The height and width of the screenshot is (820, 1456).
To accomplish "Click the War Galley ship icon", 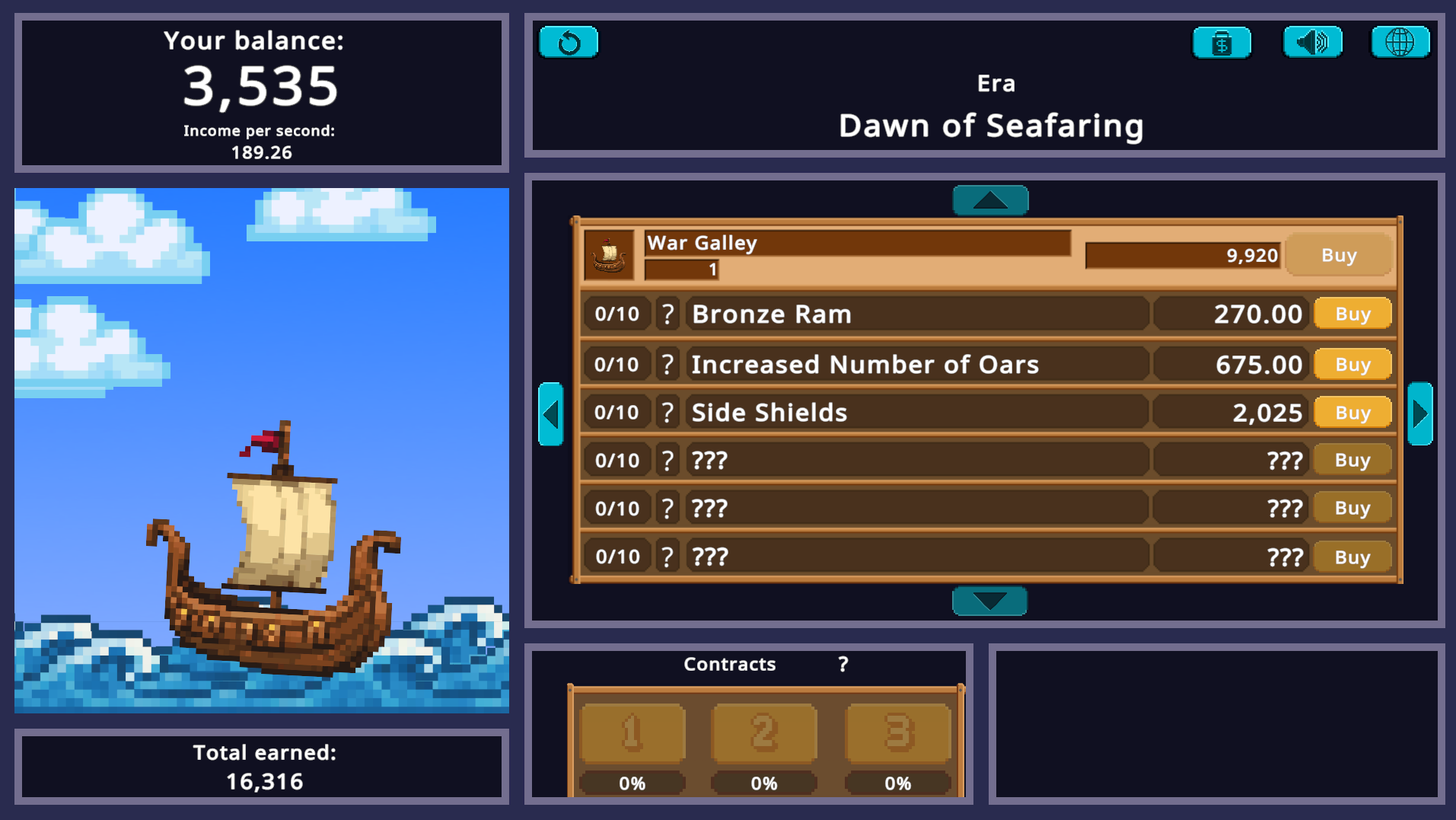I will 607,255.
